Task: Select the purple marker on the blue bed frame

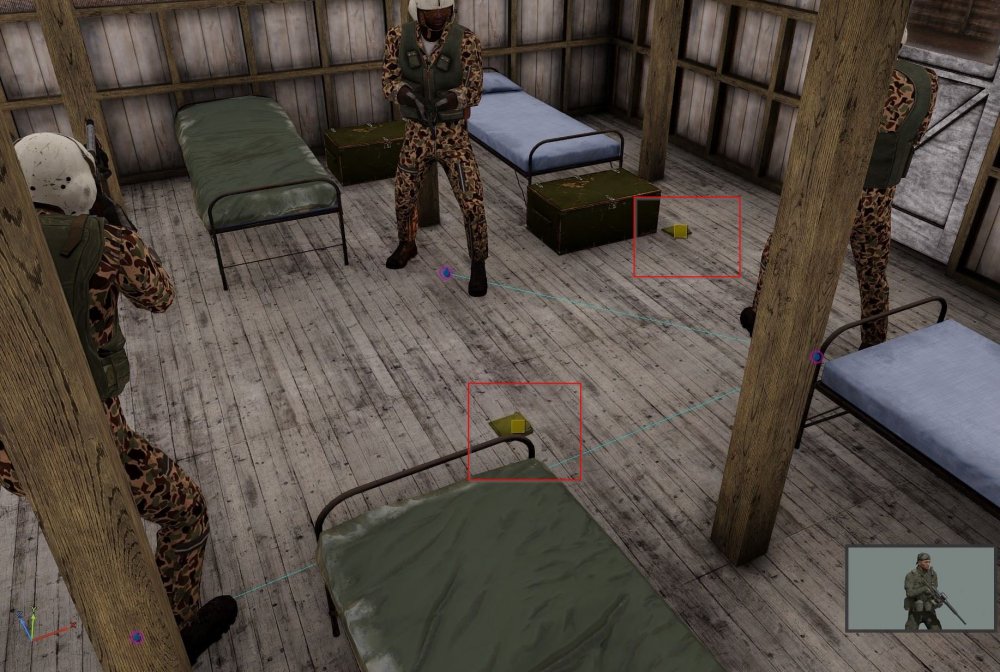Action: tap(817, 357)
